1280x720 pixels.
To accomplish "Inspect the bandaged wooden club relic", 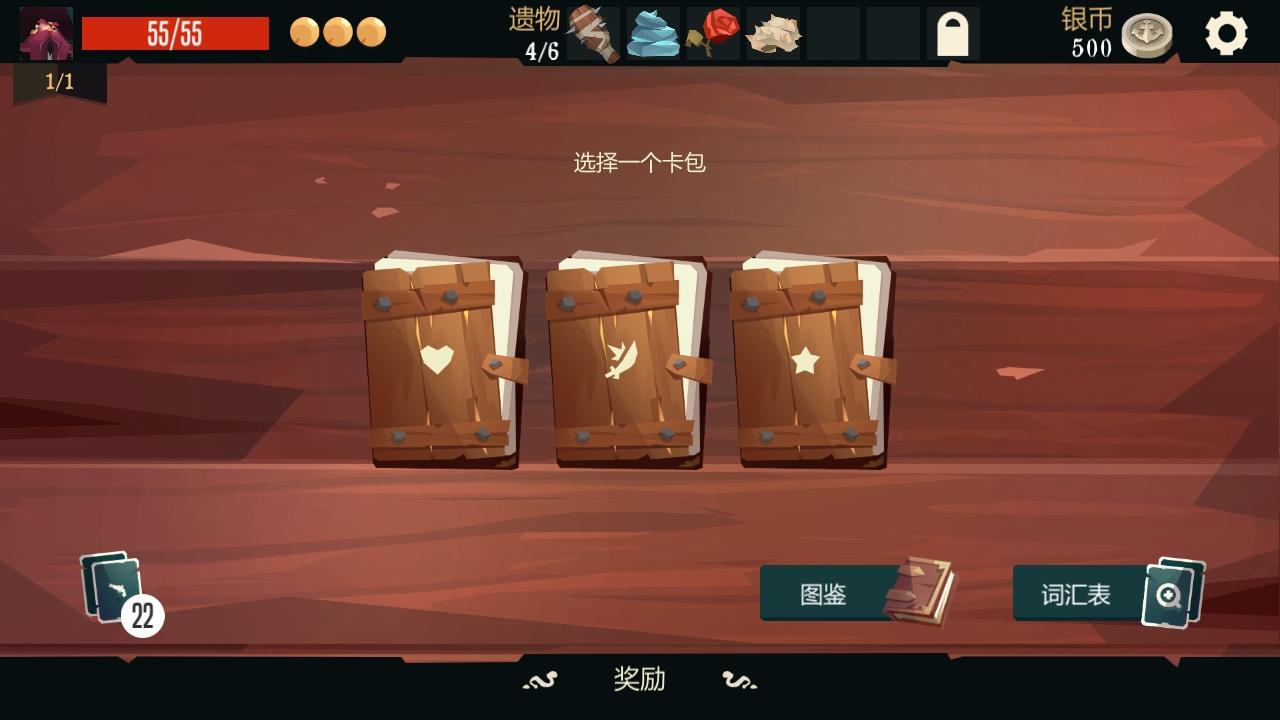I will [590, 33].
